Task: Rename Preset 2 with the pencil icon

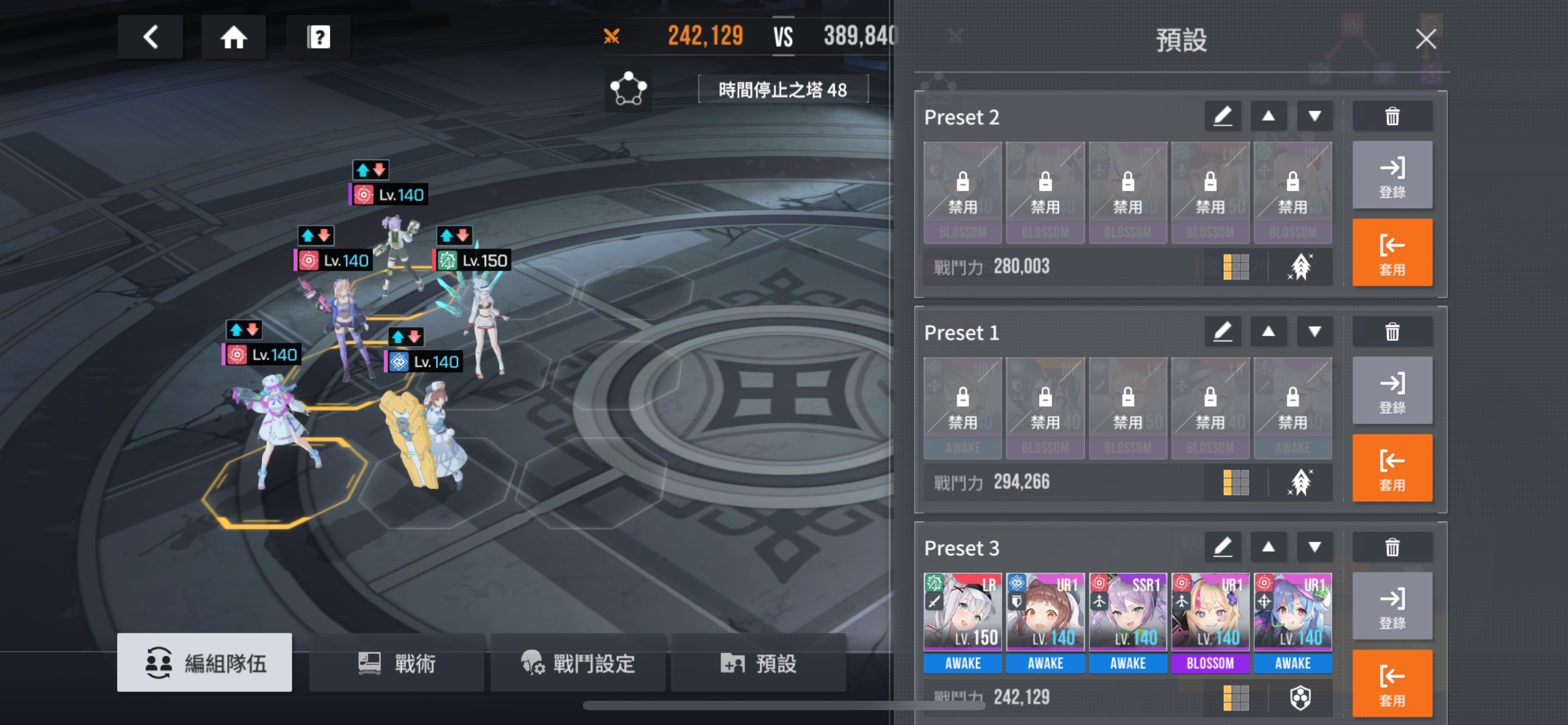Action: tap(1222, 116)
